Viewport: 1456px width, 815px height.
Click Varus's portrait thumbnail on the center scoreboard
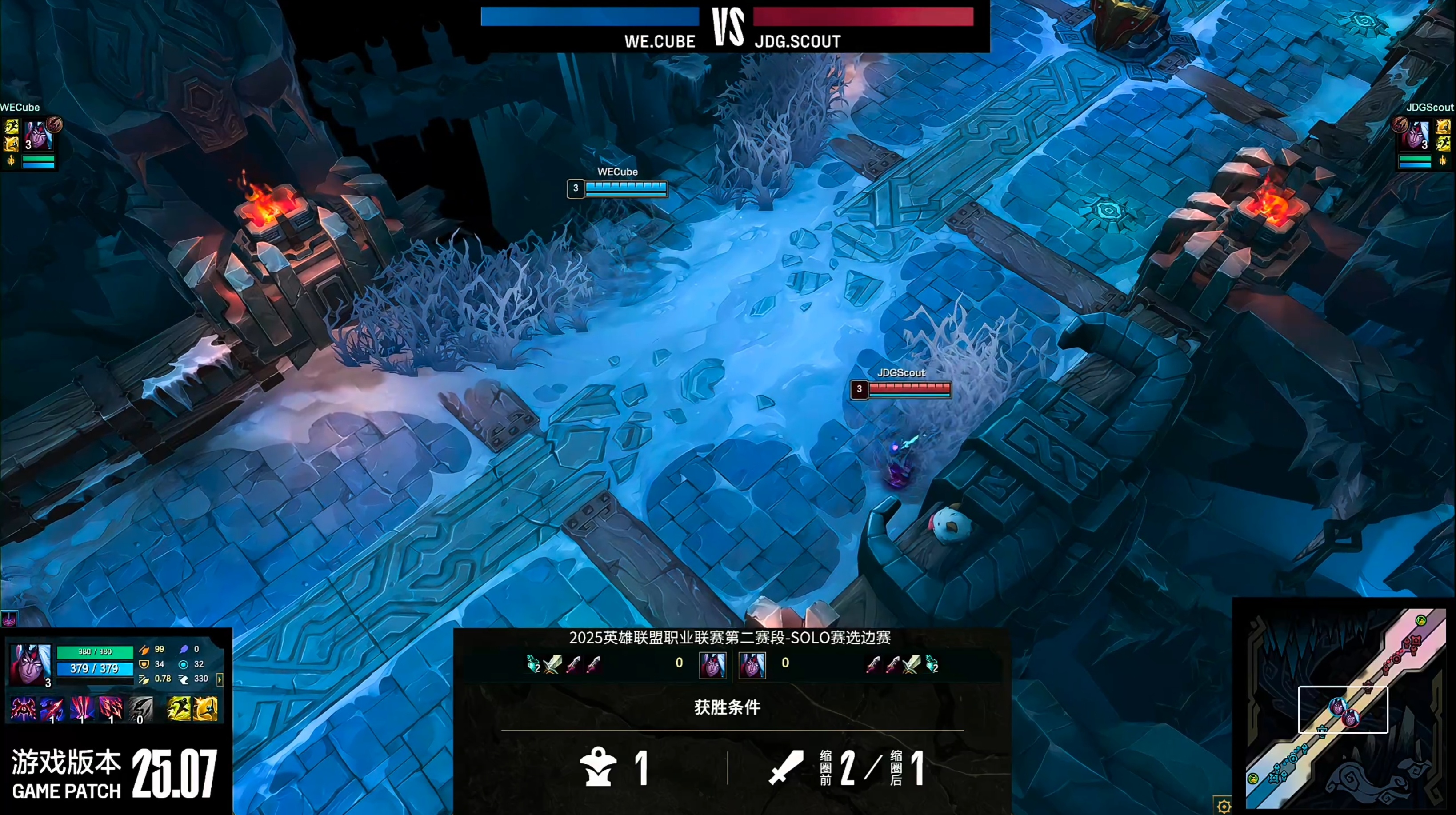[713, 666]
